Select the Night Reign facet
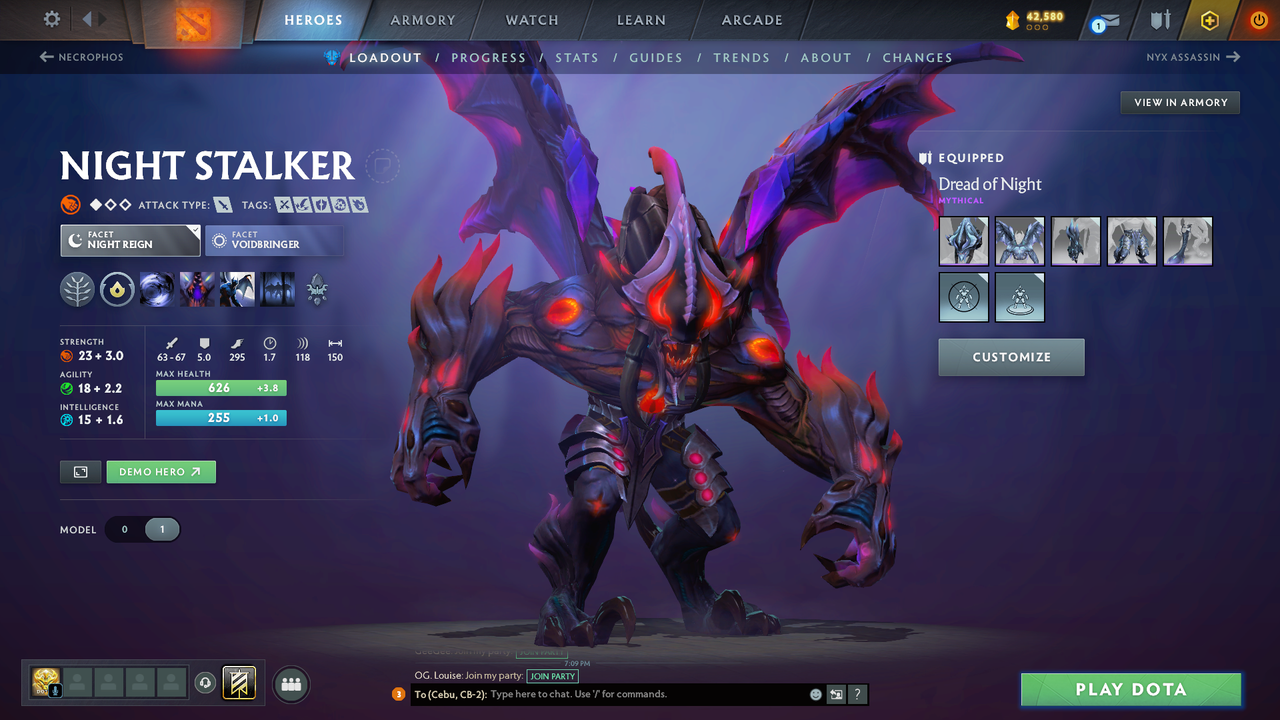1280x720 pixels. click(130, 240)
